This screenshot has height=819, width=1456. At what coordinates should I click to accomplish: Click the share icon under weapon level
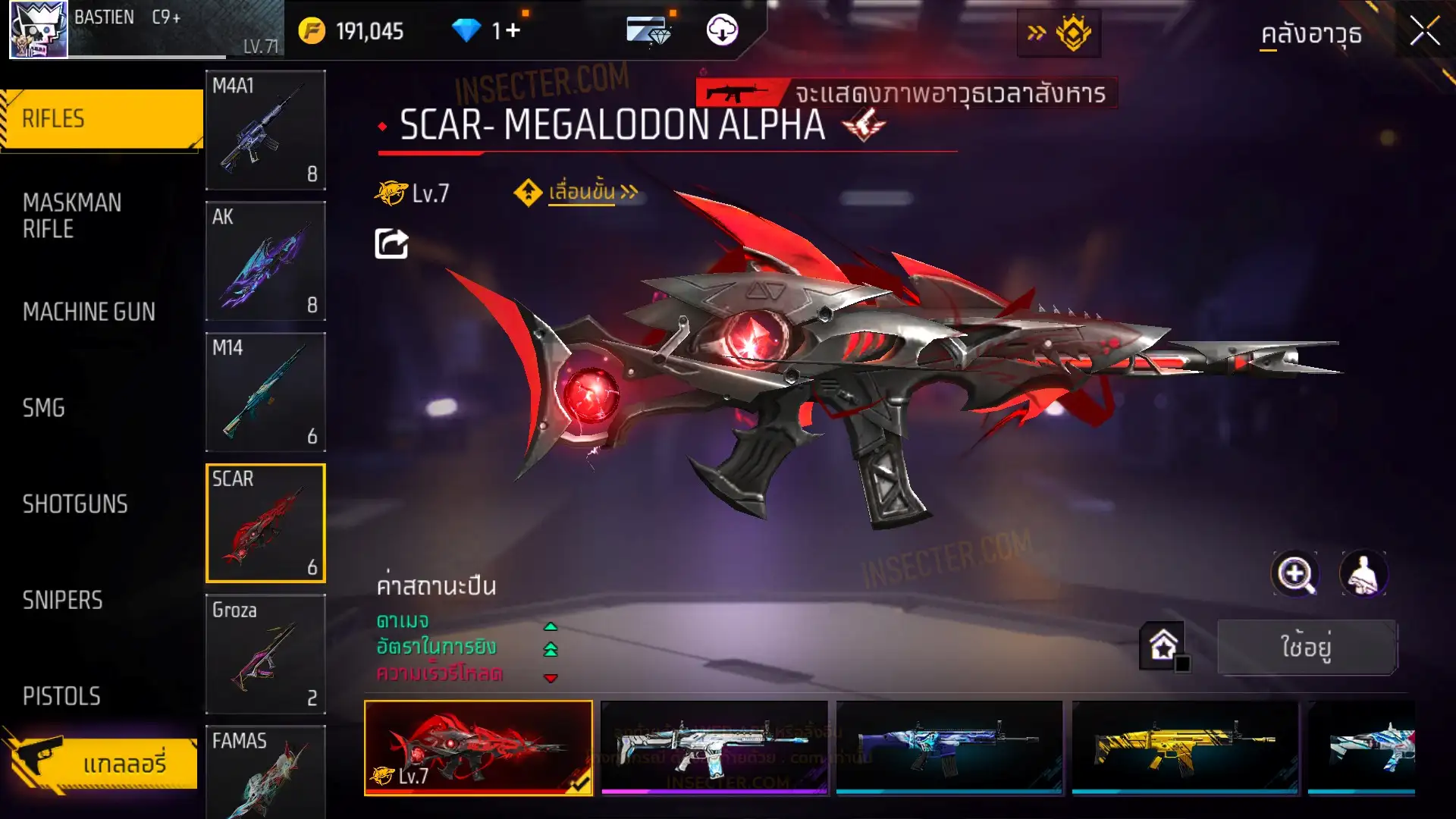pos(391,243)
